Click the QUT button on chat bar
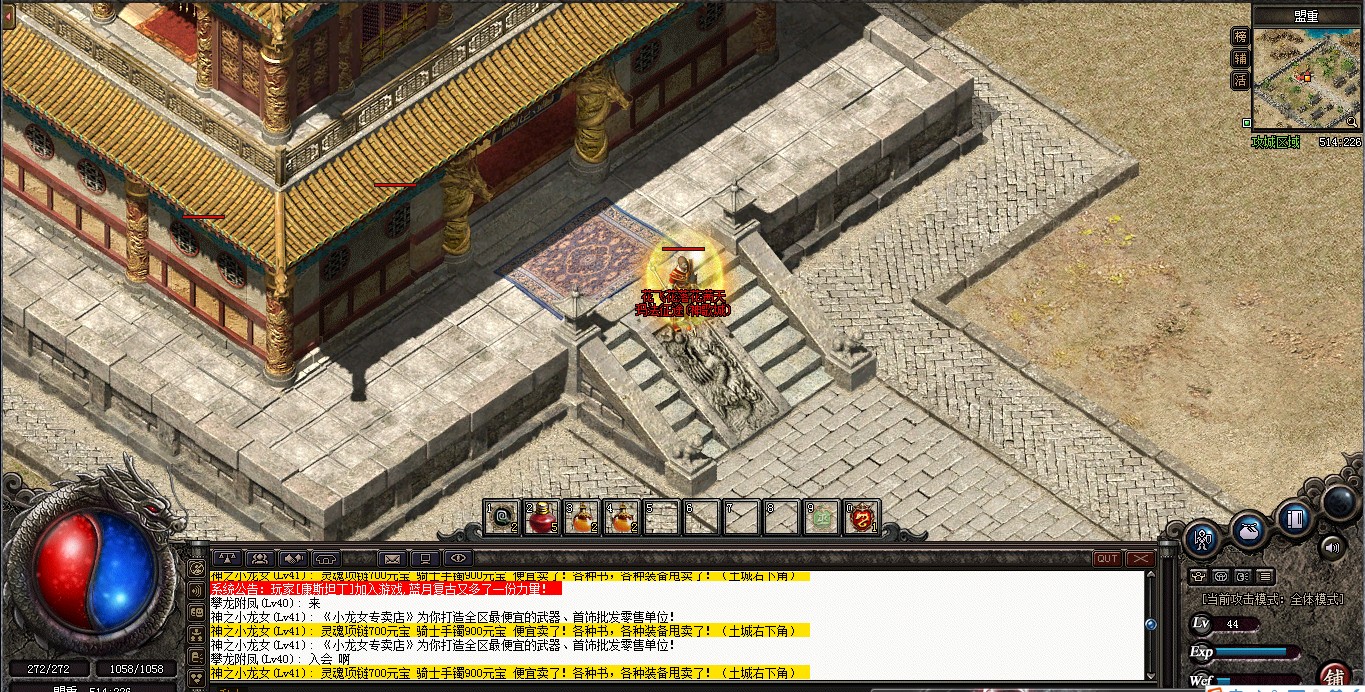 (1107, 559)
